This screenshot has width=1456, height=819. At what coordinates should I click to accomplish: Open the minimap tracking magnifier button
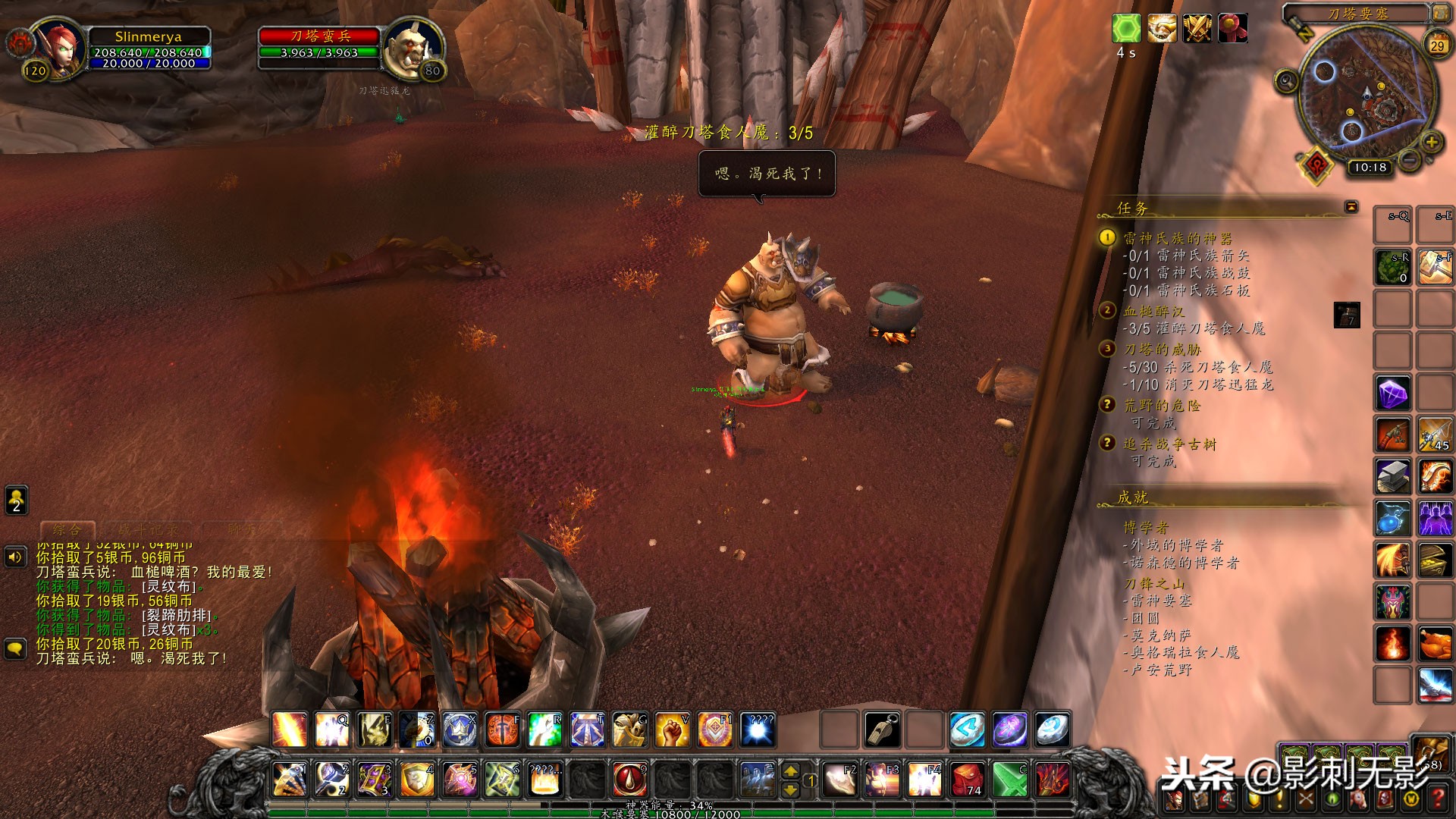tap(1286, 81)
